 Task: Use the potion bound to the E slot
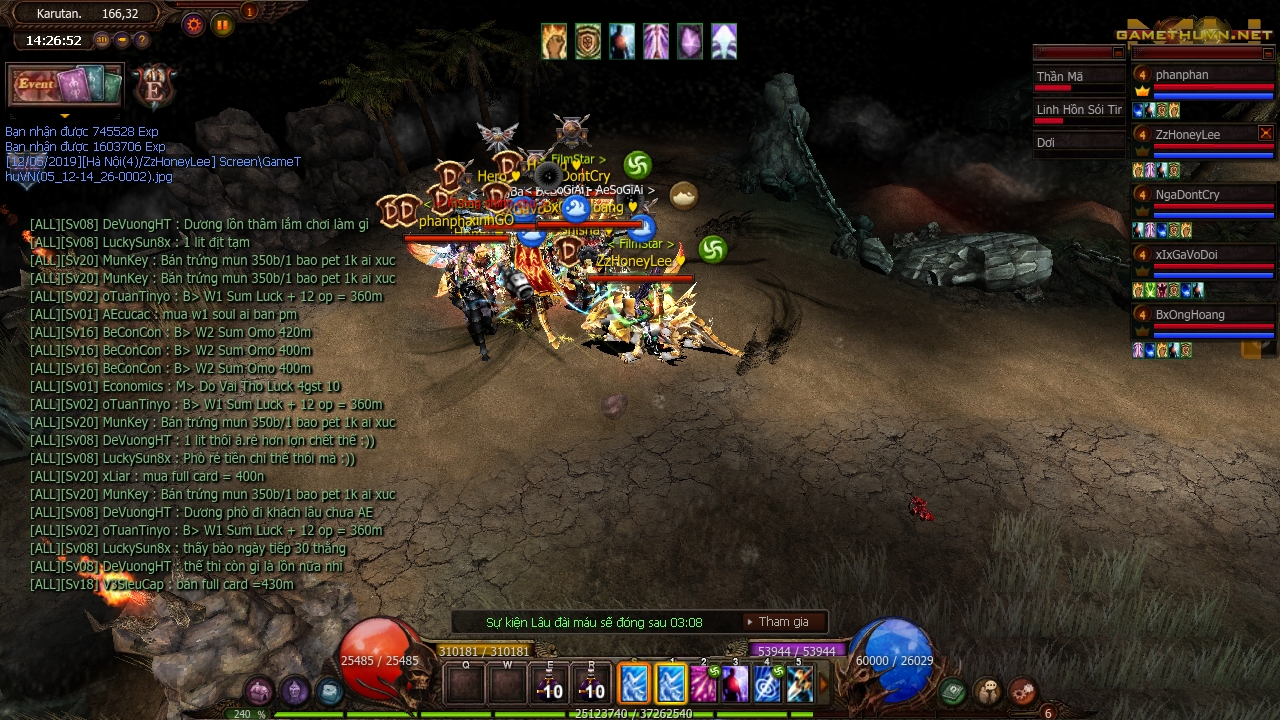point(548,685)
